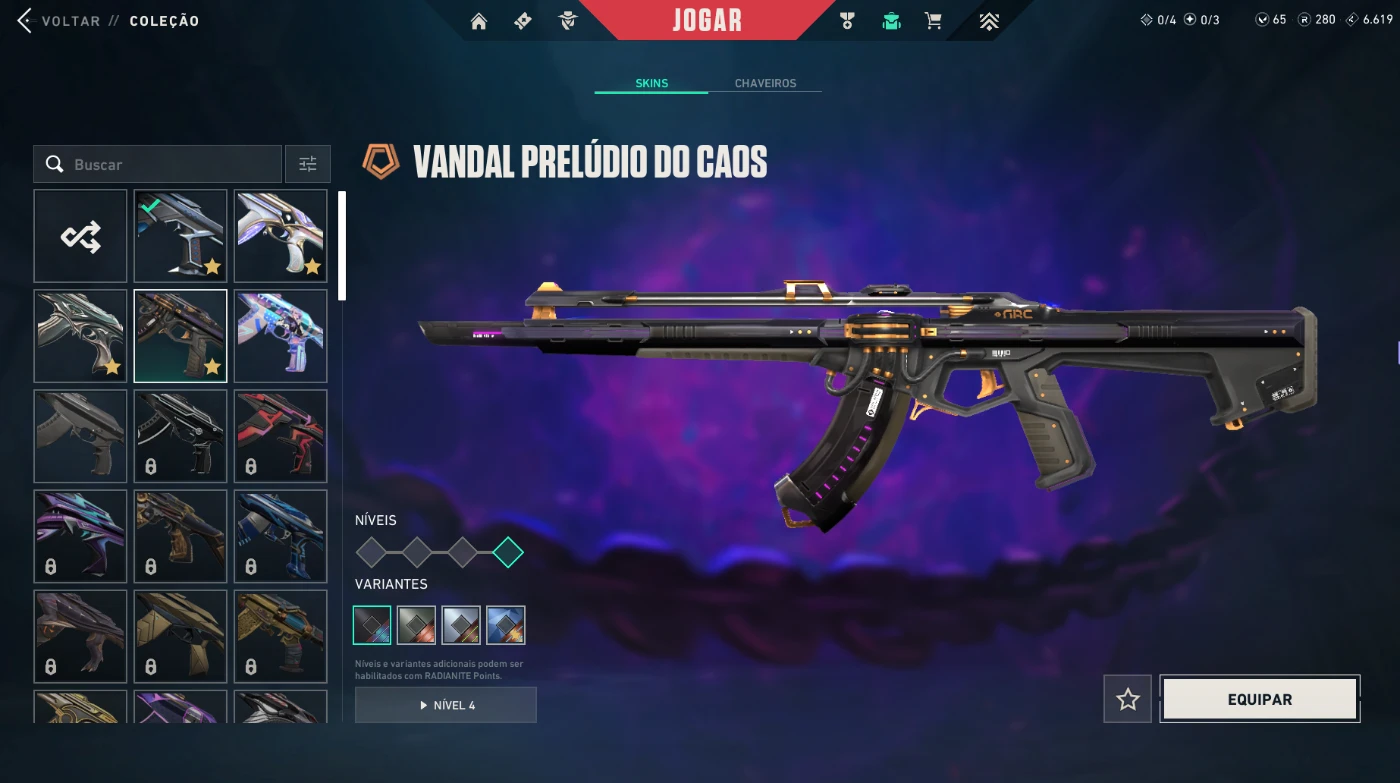Choose the first dark variant swatch

[x=372, y=625]
